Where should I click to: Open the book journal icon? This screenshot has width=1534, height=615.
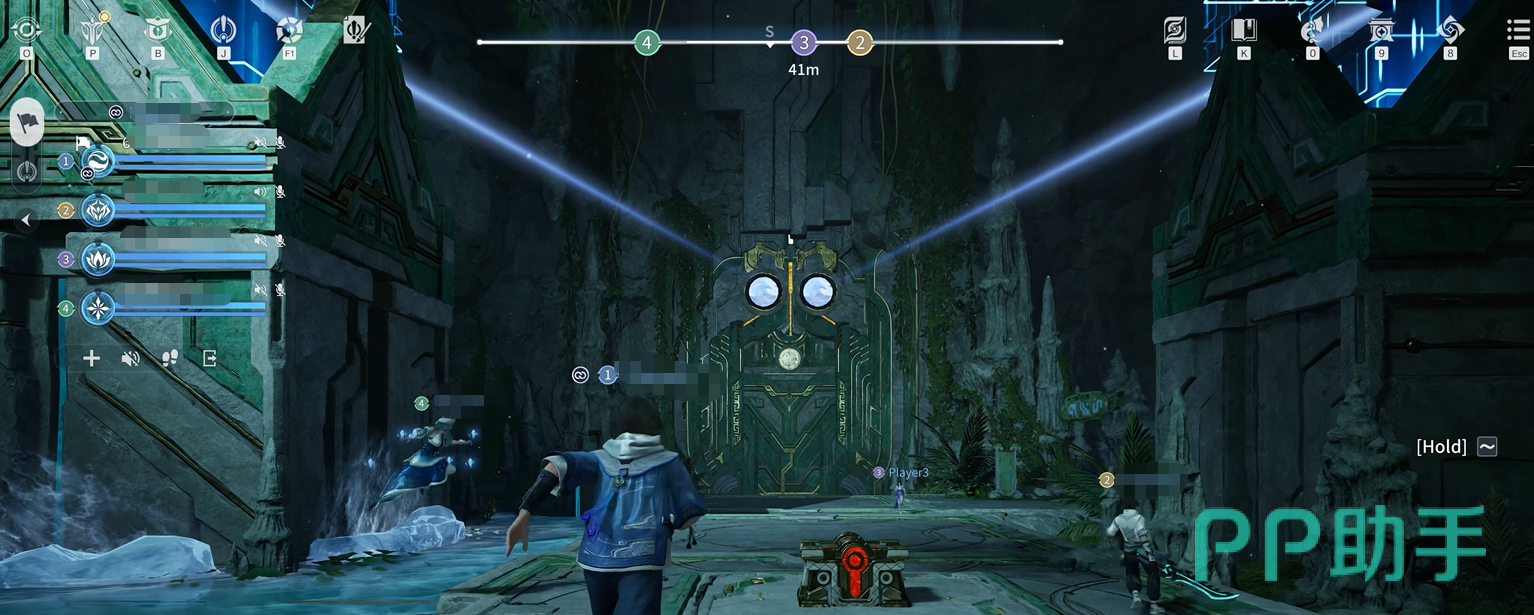point(1244,30)
